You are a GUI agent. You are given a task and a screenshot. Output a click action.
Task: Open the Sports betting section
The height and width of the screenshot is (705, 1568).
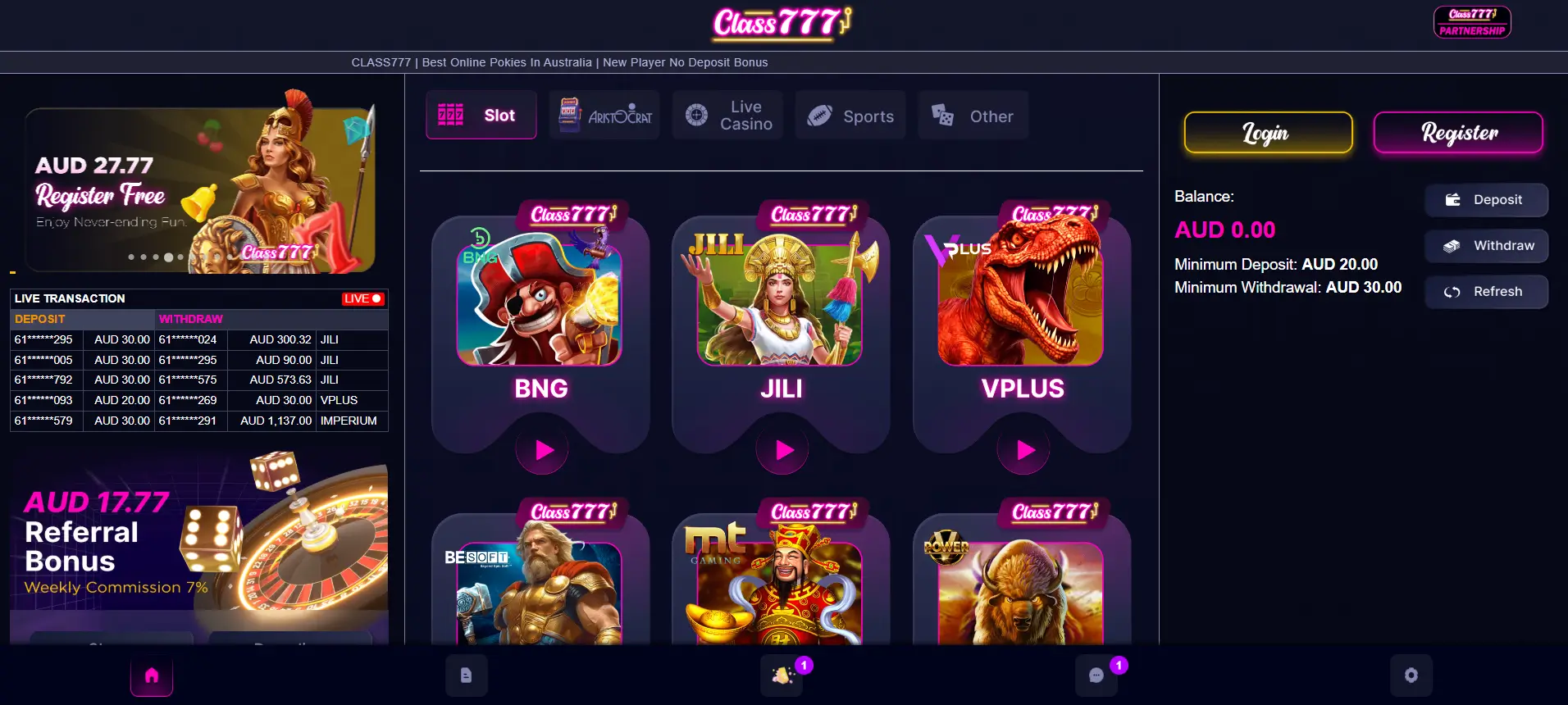pos(850,115)
